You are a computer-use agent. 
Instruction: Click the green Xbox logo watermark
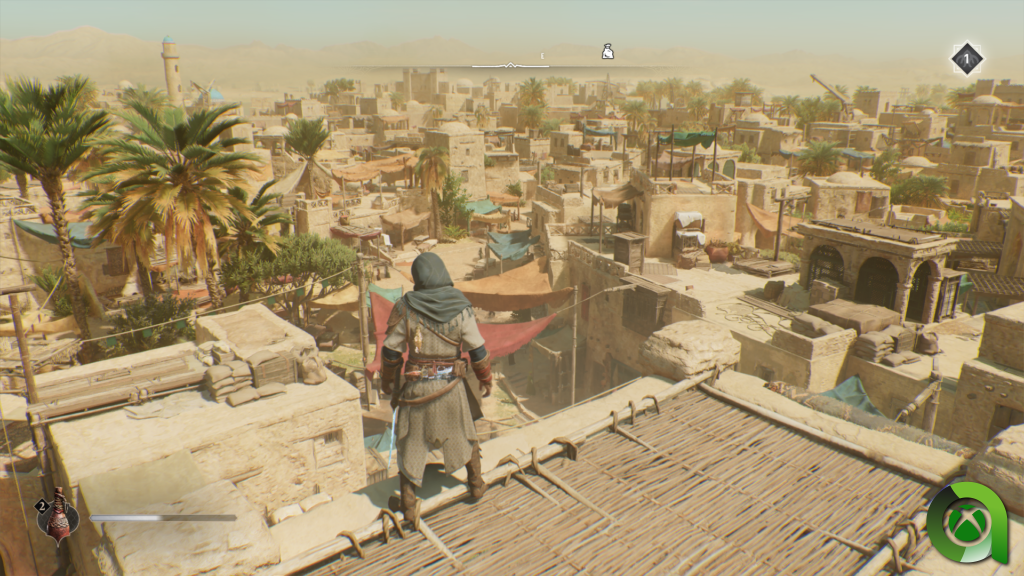click(967, 524)
